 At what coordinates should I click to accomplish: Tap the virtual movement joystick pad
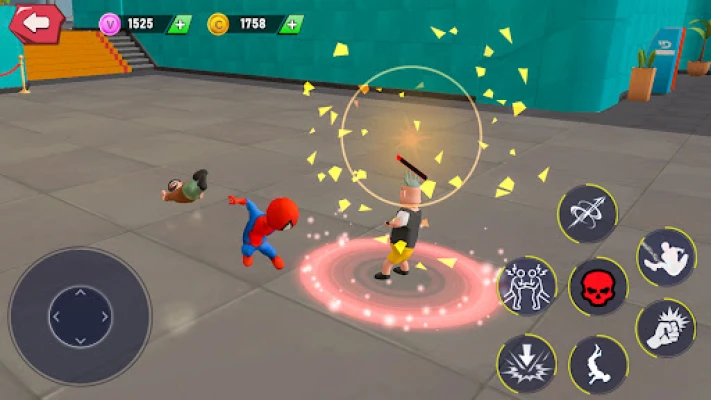click(80, 317)
